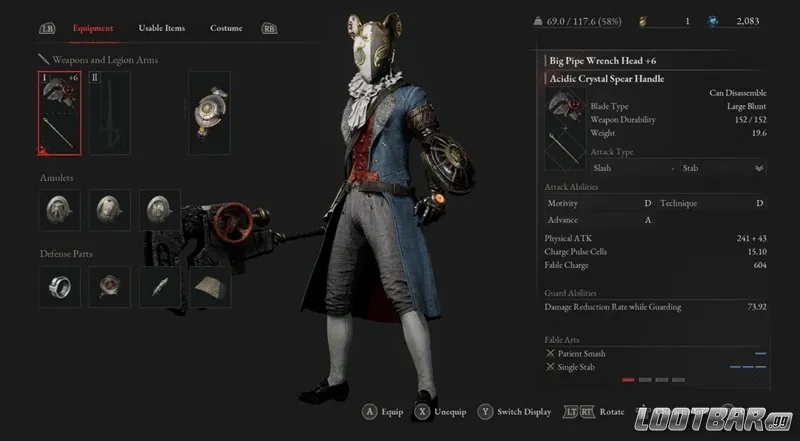Pick the feather-shaped cartridge defense part

click(160, 287)
